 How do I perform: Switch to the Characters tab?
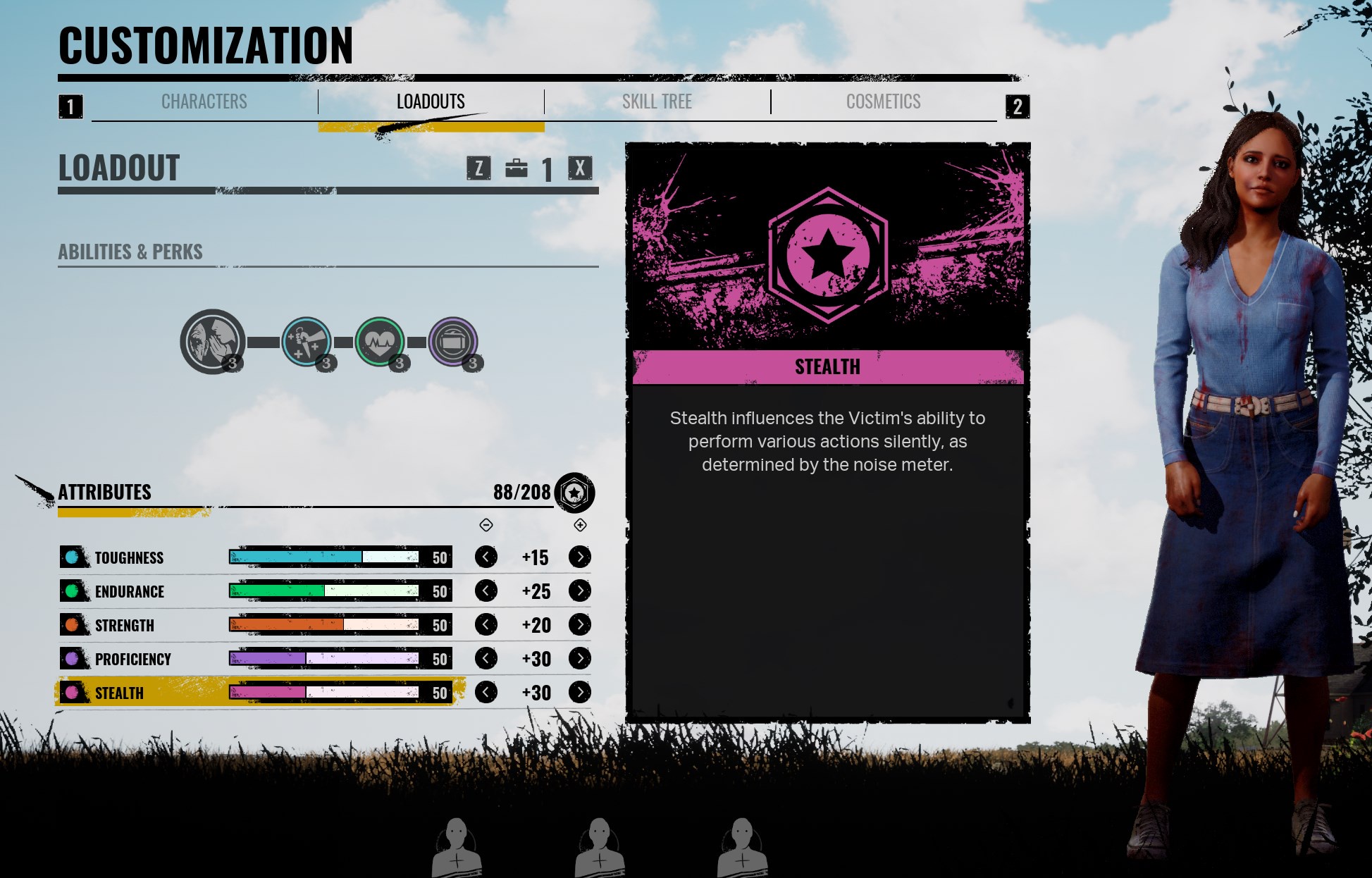point(204,102)
